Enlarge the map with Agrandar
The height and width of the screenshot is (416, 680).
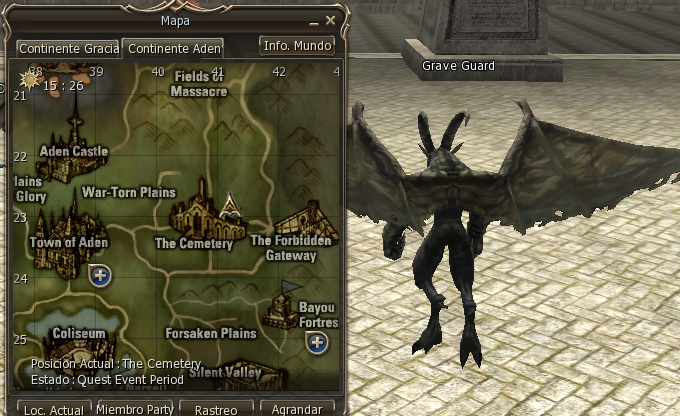click(297, 409)
